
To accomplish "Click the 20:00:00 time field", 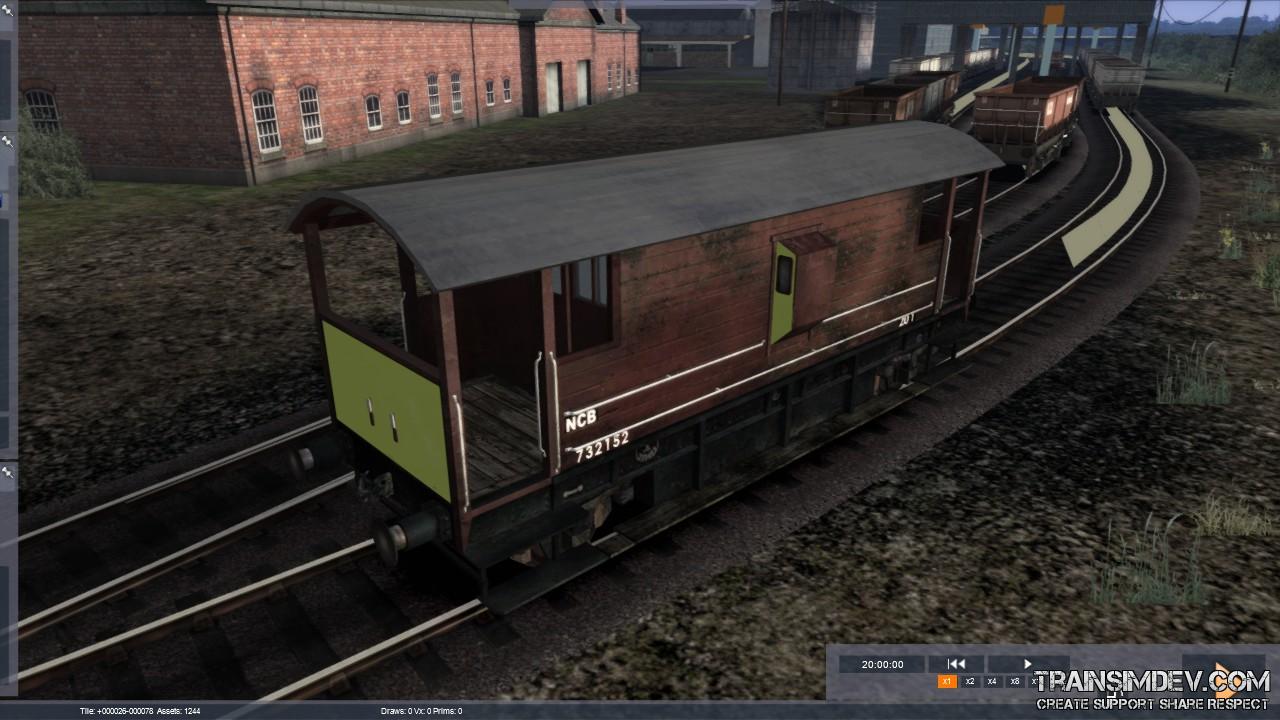I will 882,664.
